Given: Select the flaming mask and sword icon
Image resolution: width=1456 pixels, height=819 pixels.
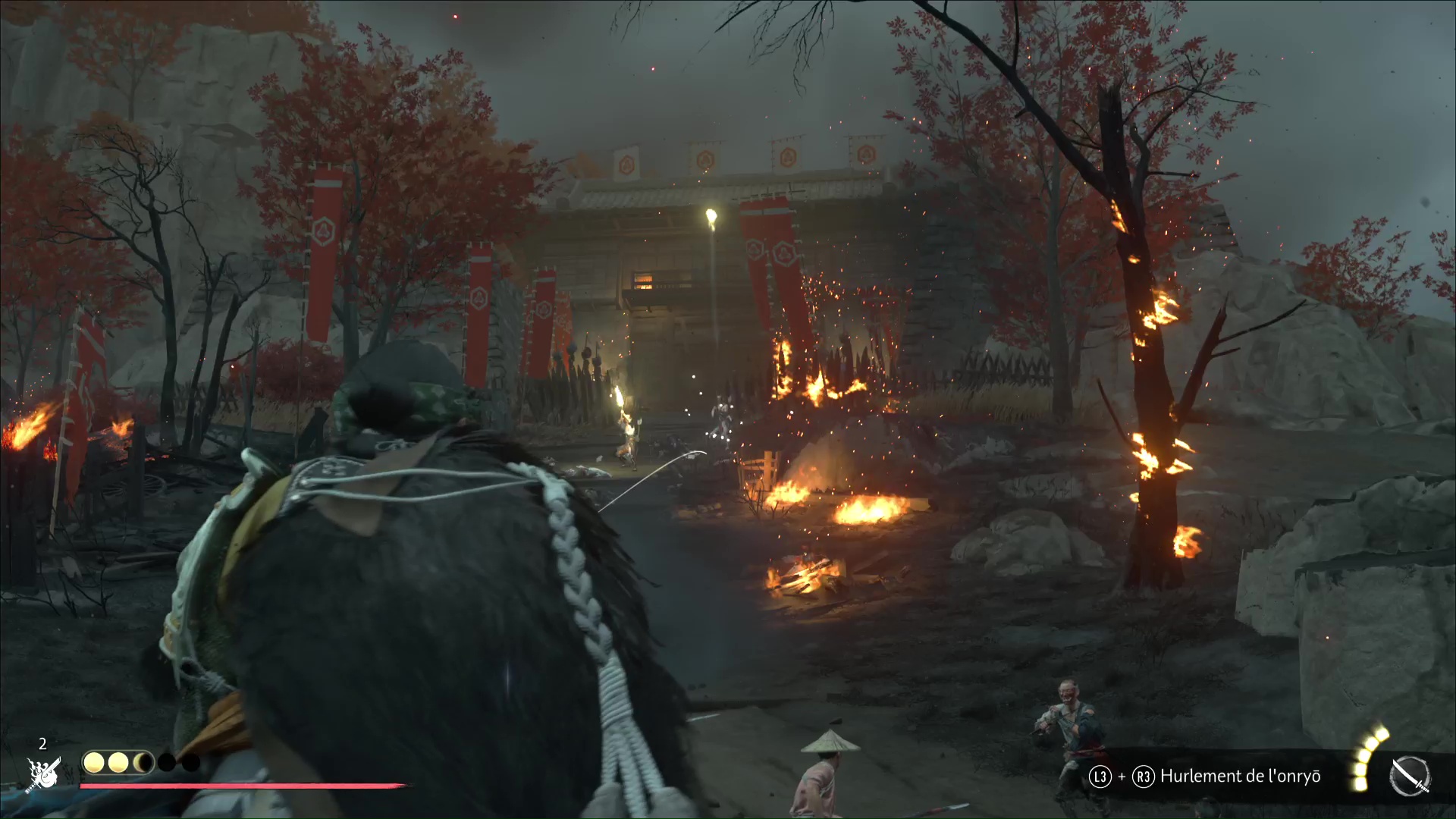Looking at the screenshot, I should pos(44,773).
